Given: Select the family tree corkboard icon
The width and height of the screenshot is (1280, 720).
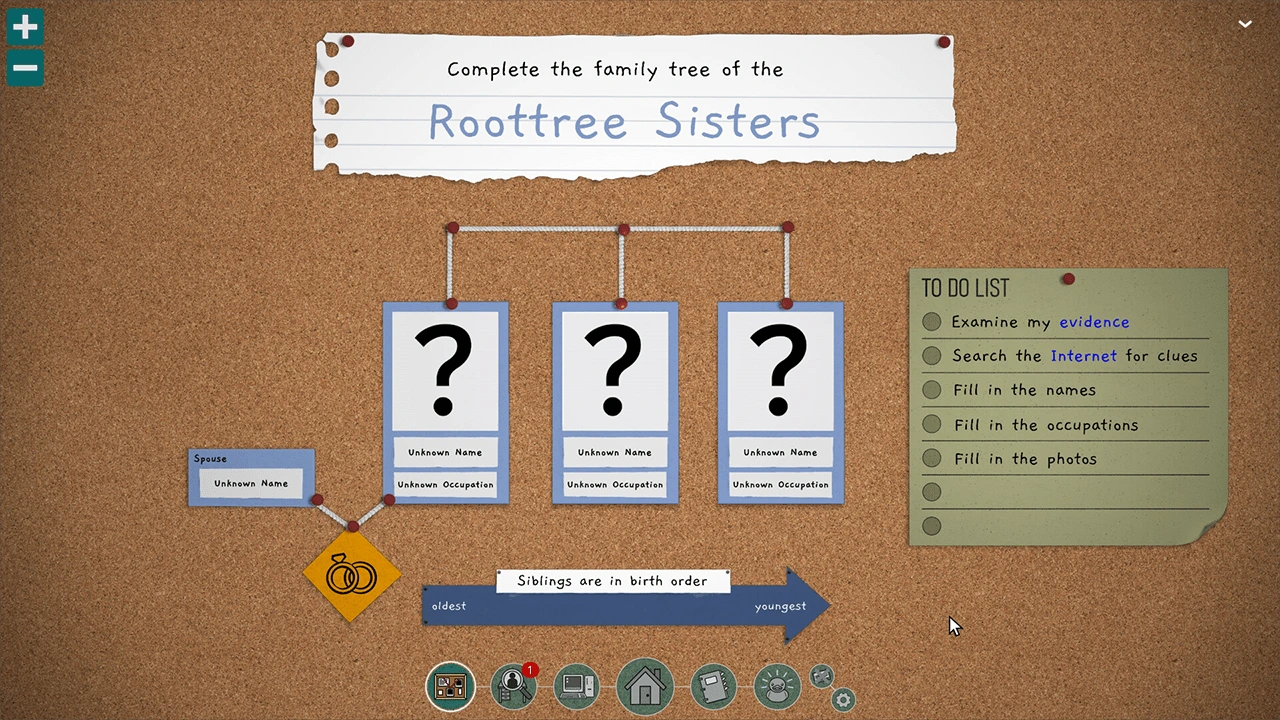Looking at the screenshot, I should click(x=450, y=685).
